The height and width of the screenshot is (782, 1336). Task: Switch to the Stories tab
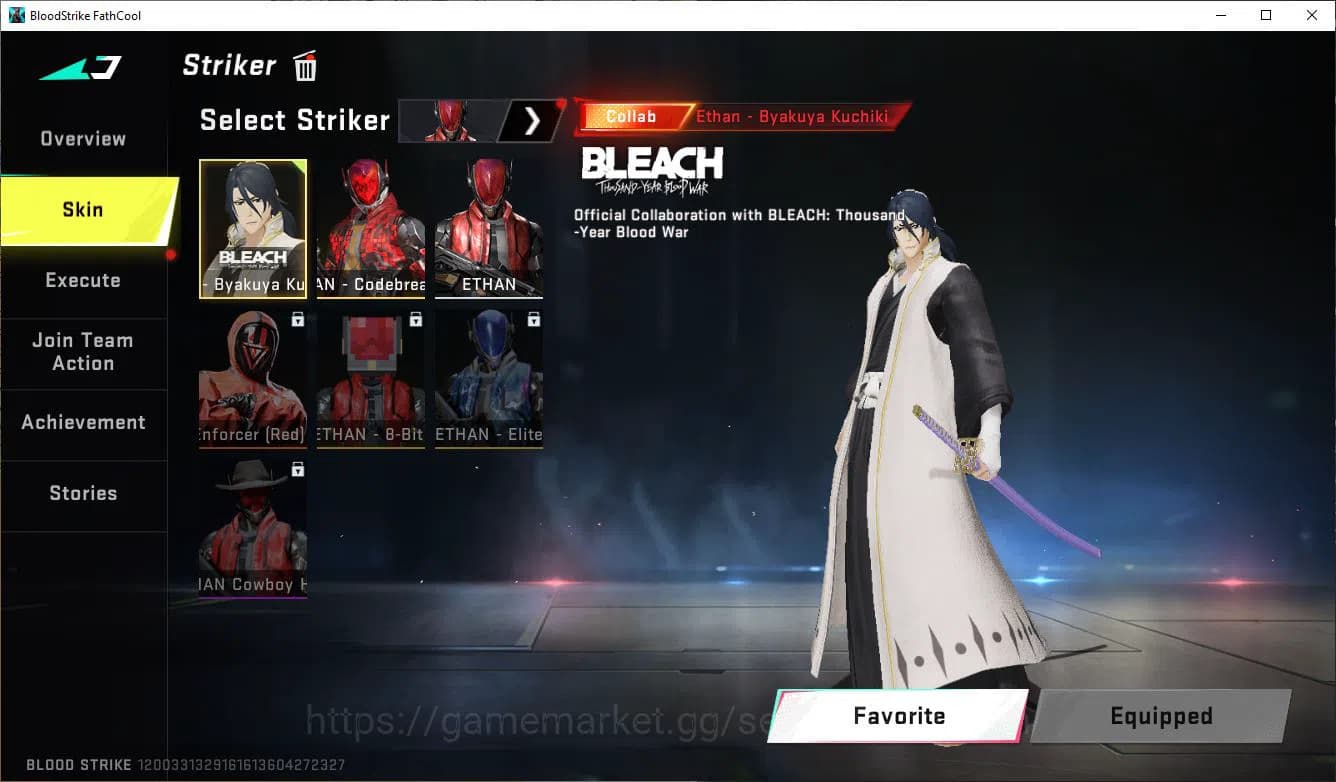(82, 492)
